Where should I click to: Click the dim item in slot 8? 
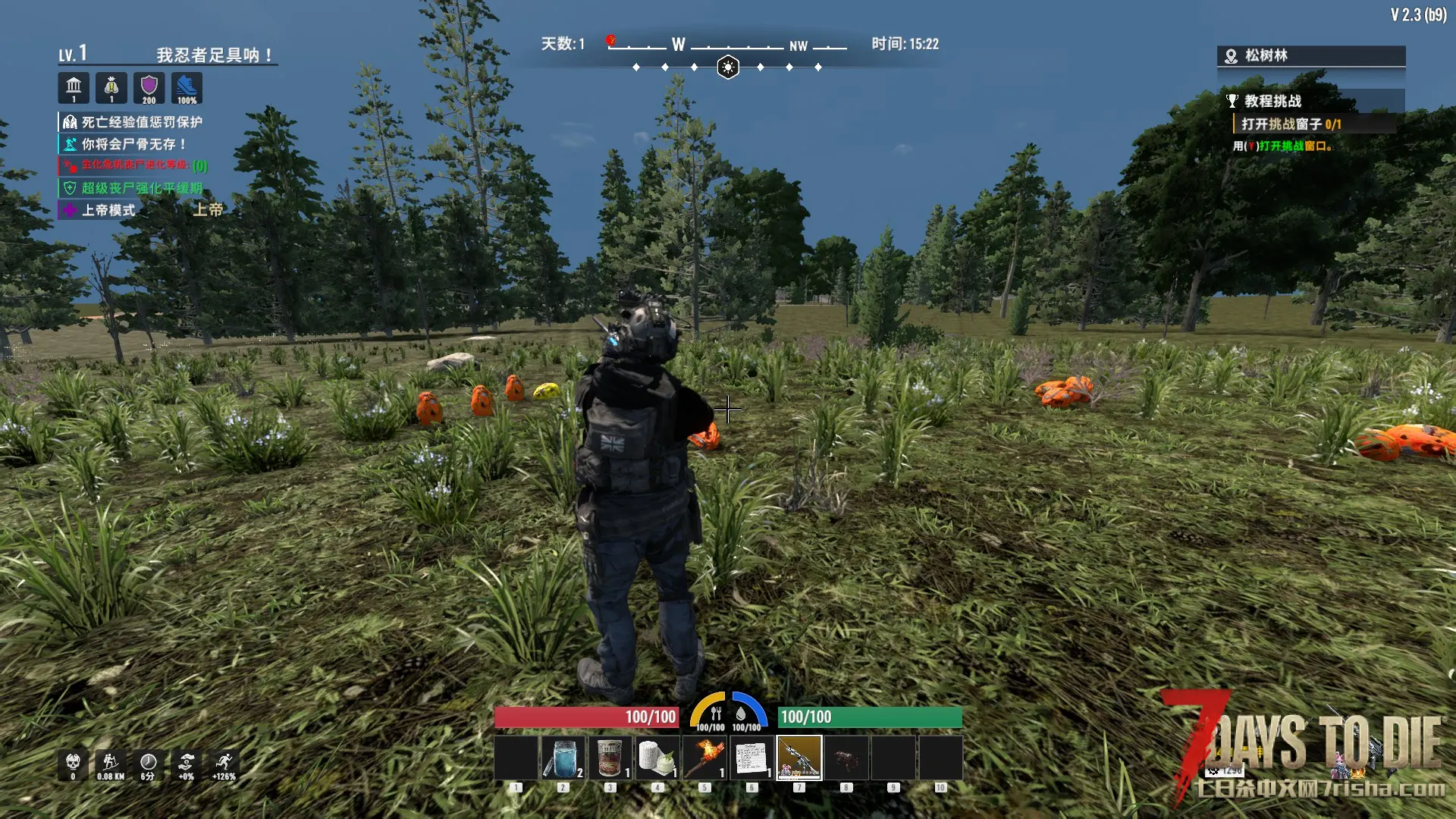point(846,758)
